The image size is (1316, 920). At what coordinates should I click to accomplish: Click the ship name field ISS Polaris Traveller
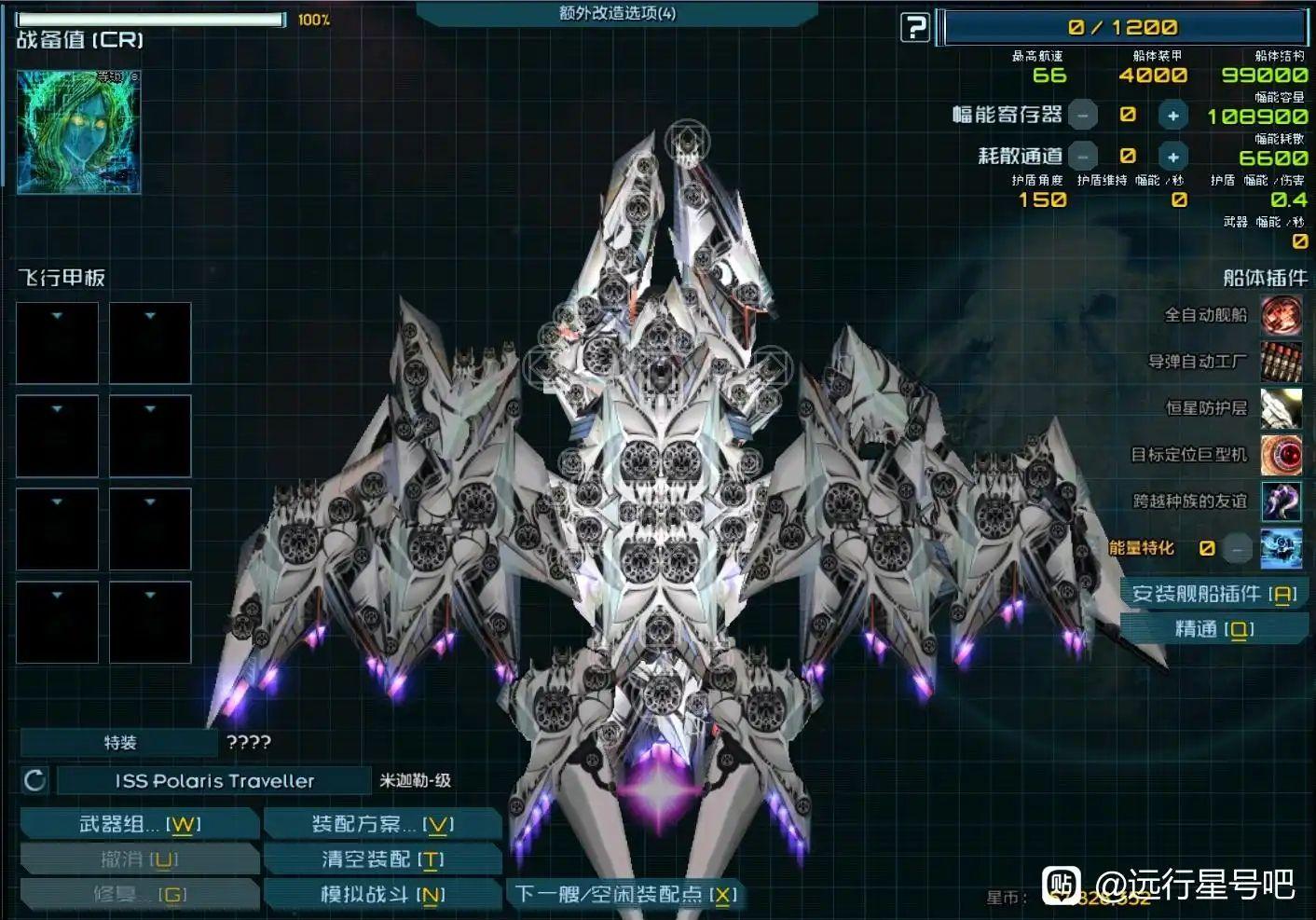[214, 781]
